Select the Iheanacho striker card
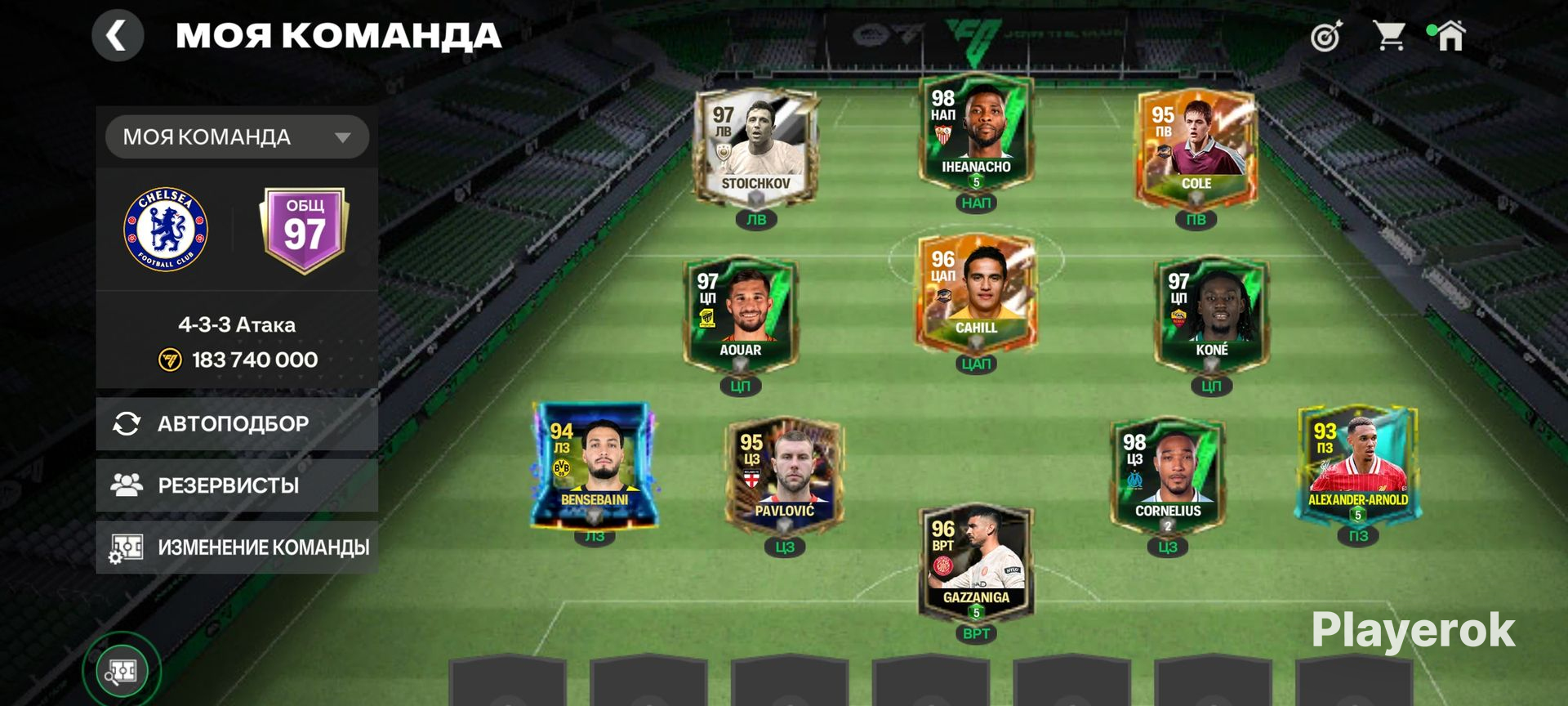1568x706 pixels. click(x=976, y=131)
